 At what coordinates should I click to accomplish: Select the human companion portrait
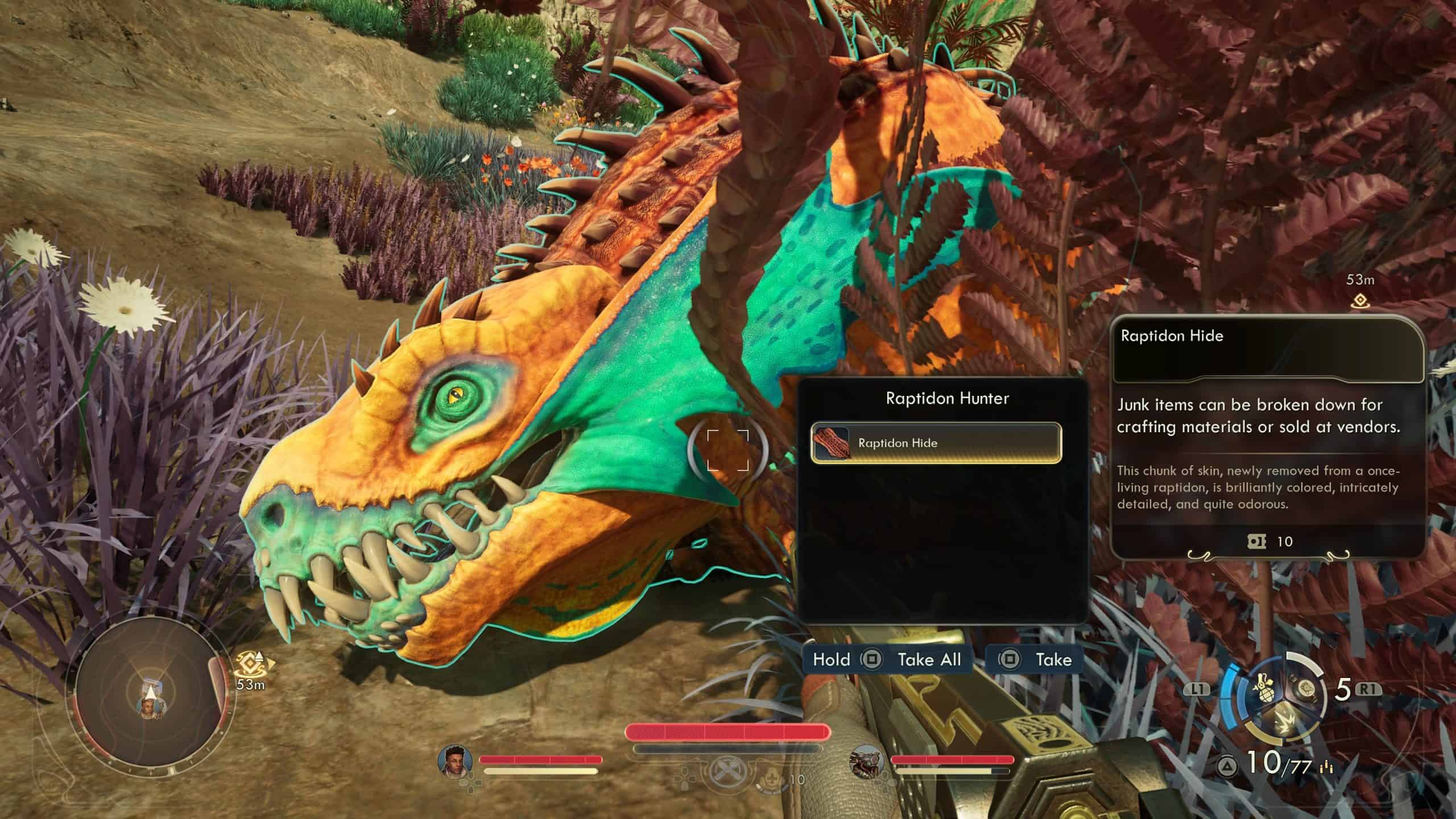click(x=456, y=760)
